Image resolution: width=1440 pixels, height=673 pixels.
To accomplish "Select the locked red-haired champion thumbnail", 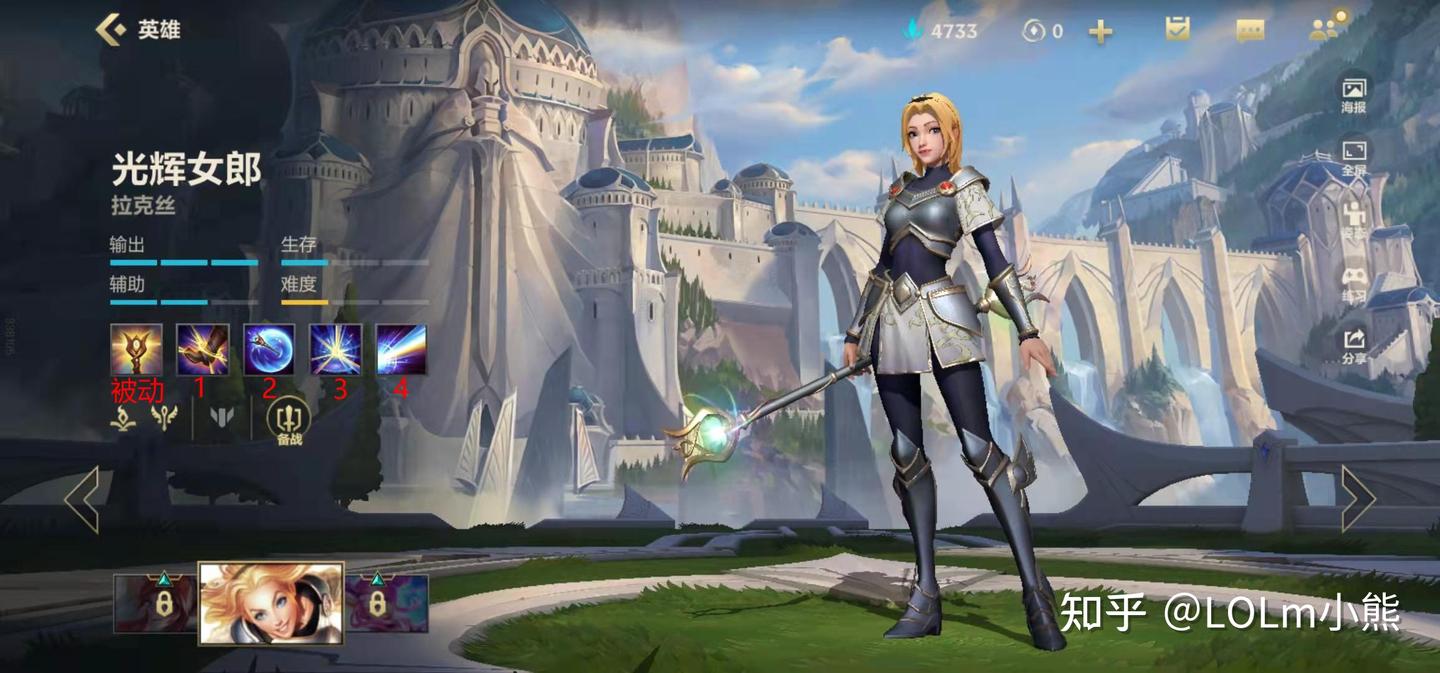I will point(155,603).
